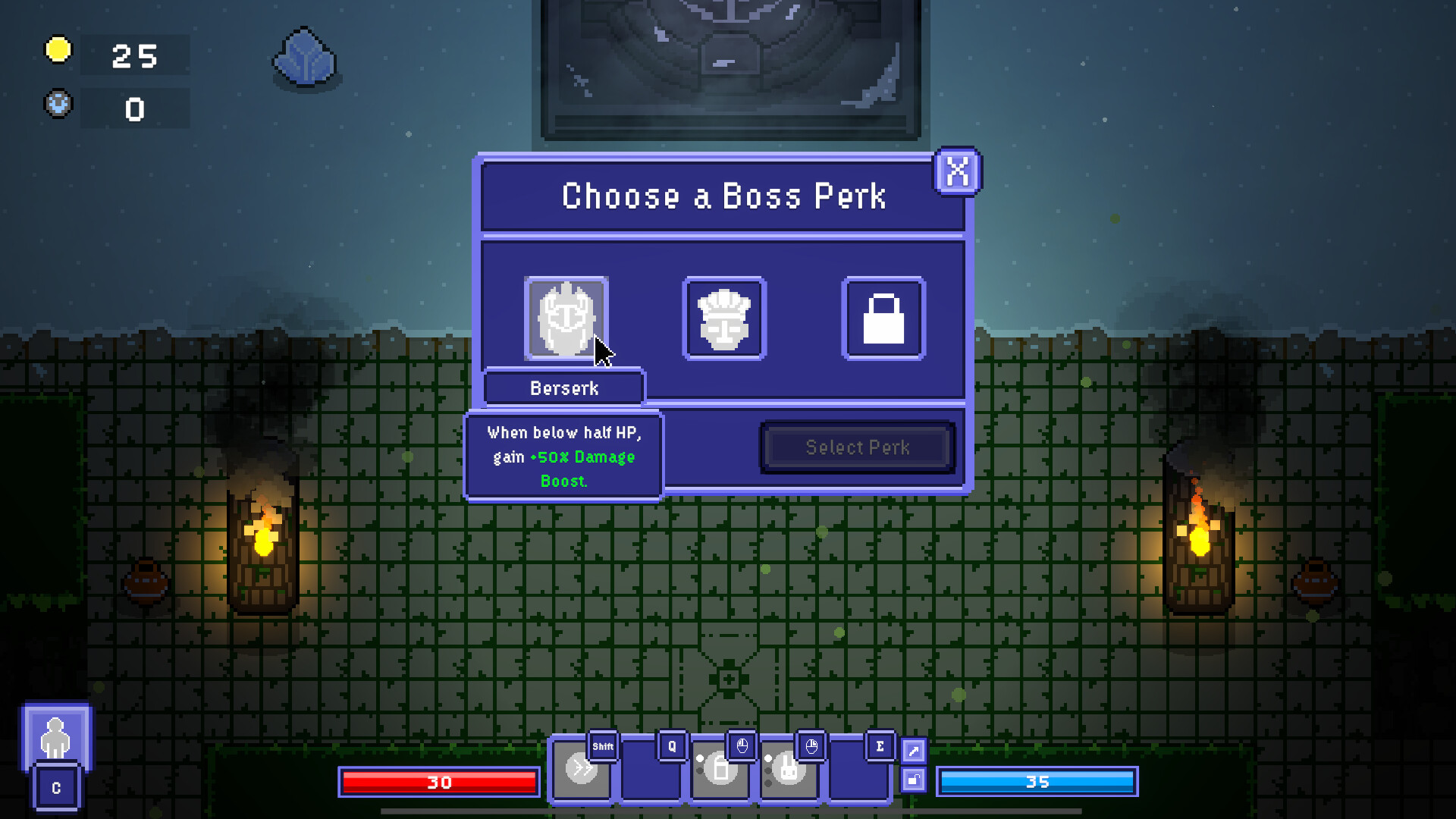
Task: Click the dash skill icon in hotbar
Action: pyautogui.click(x=582, y=768)
